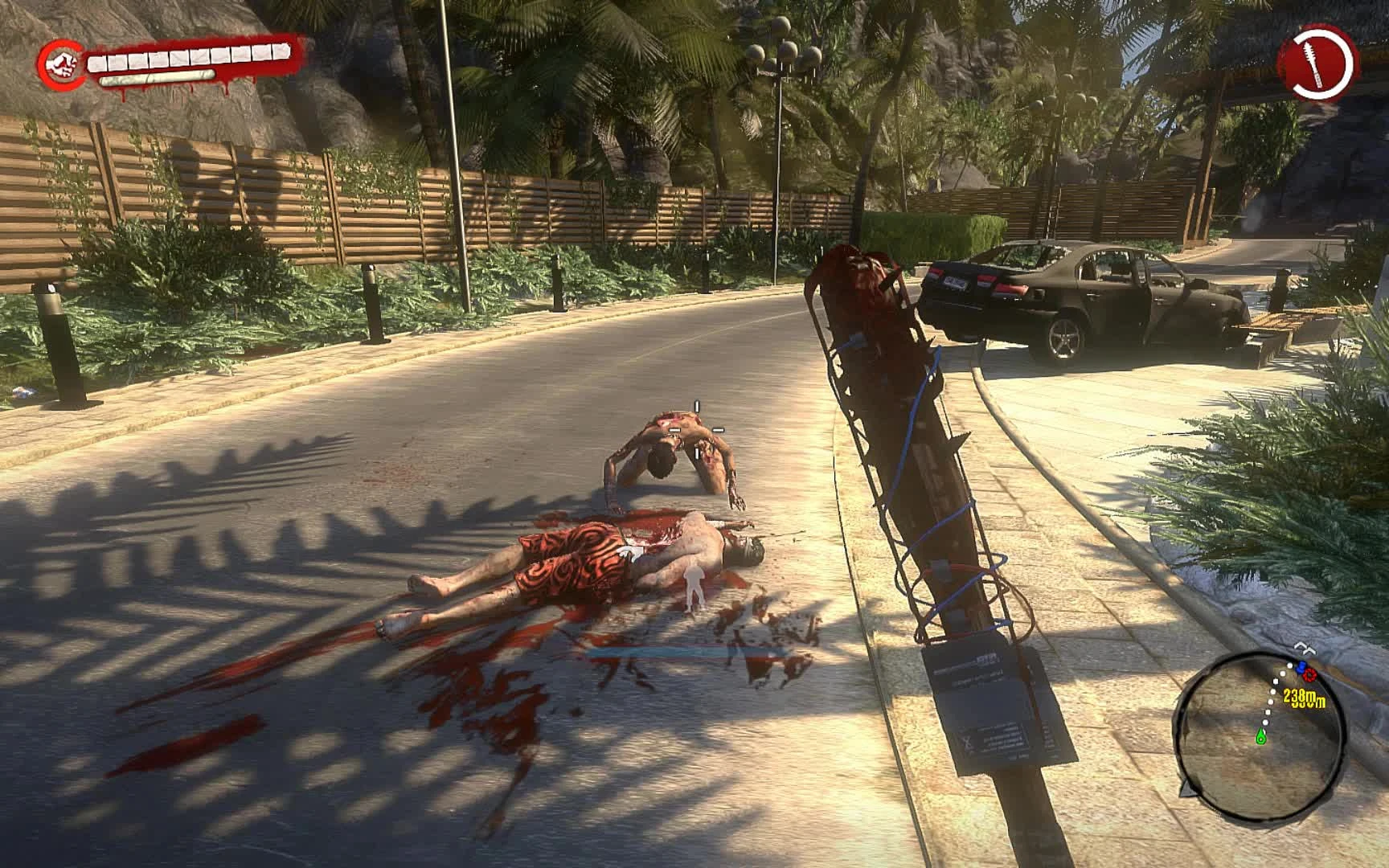Click the red objective marker on minimap

point(1309,675)
